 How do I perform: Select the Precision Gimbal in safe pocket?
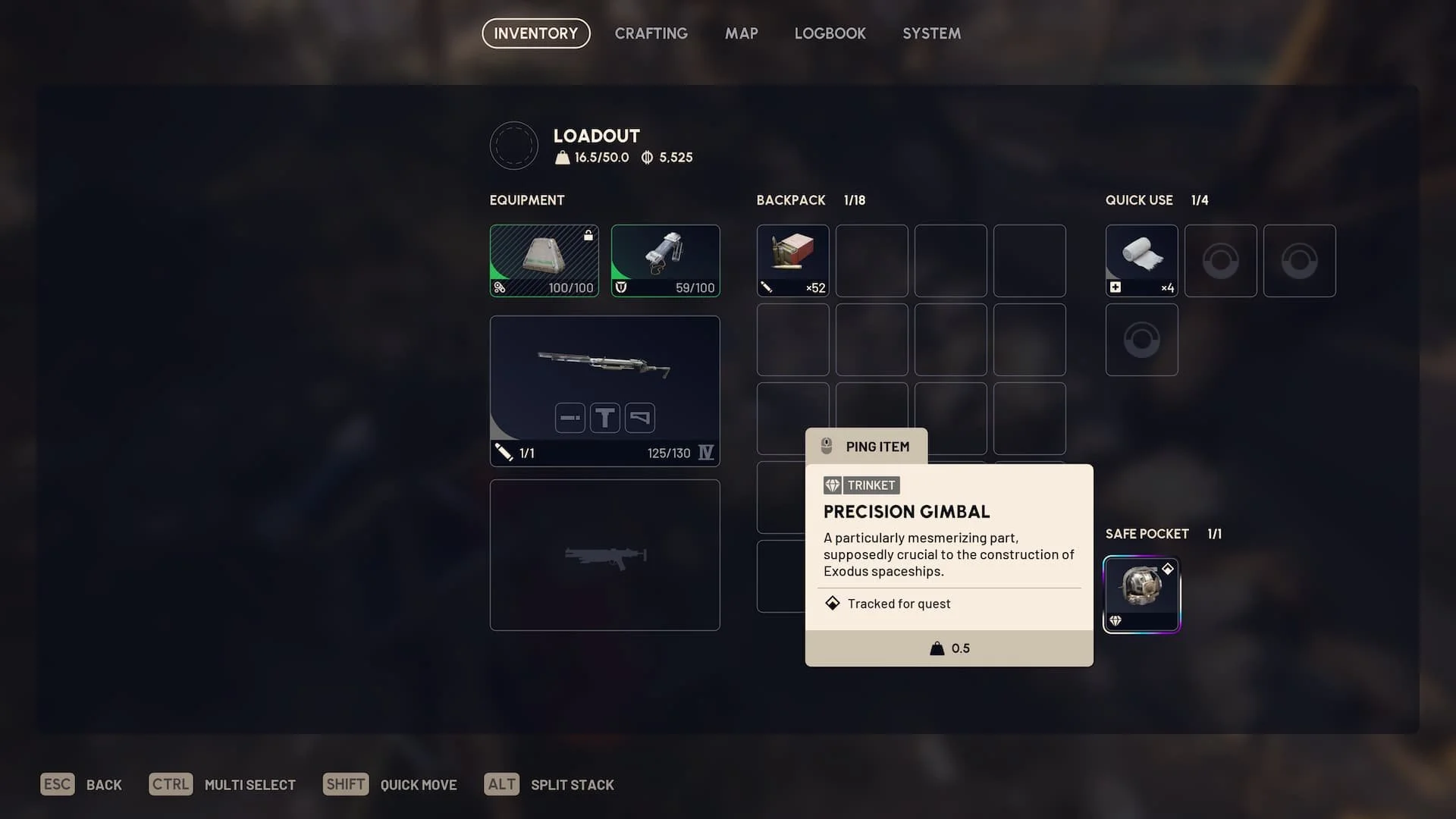click(1141, 595)
